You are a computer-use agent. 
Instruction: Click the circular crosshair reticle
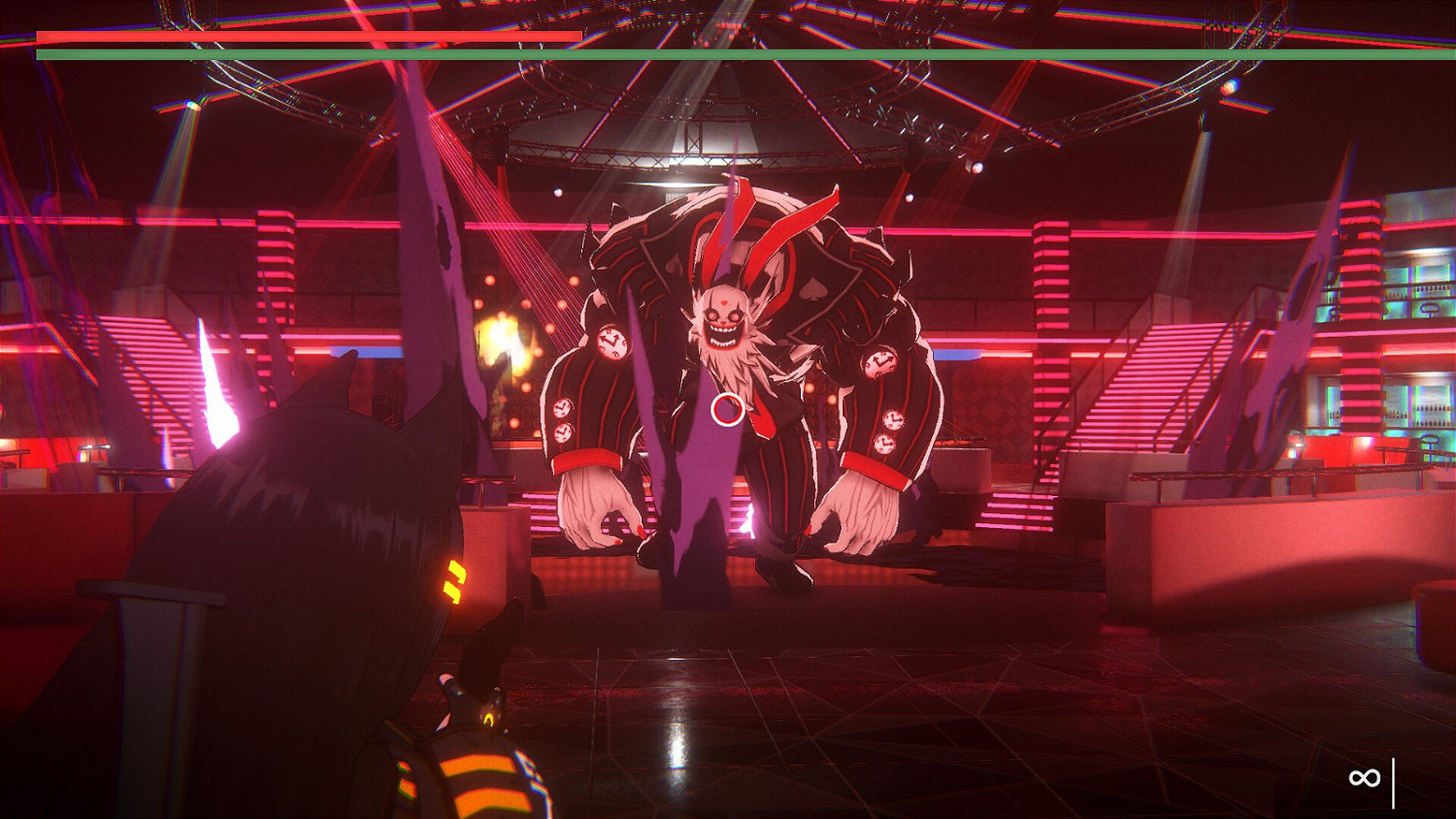click(726, 411)
